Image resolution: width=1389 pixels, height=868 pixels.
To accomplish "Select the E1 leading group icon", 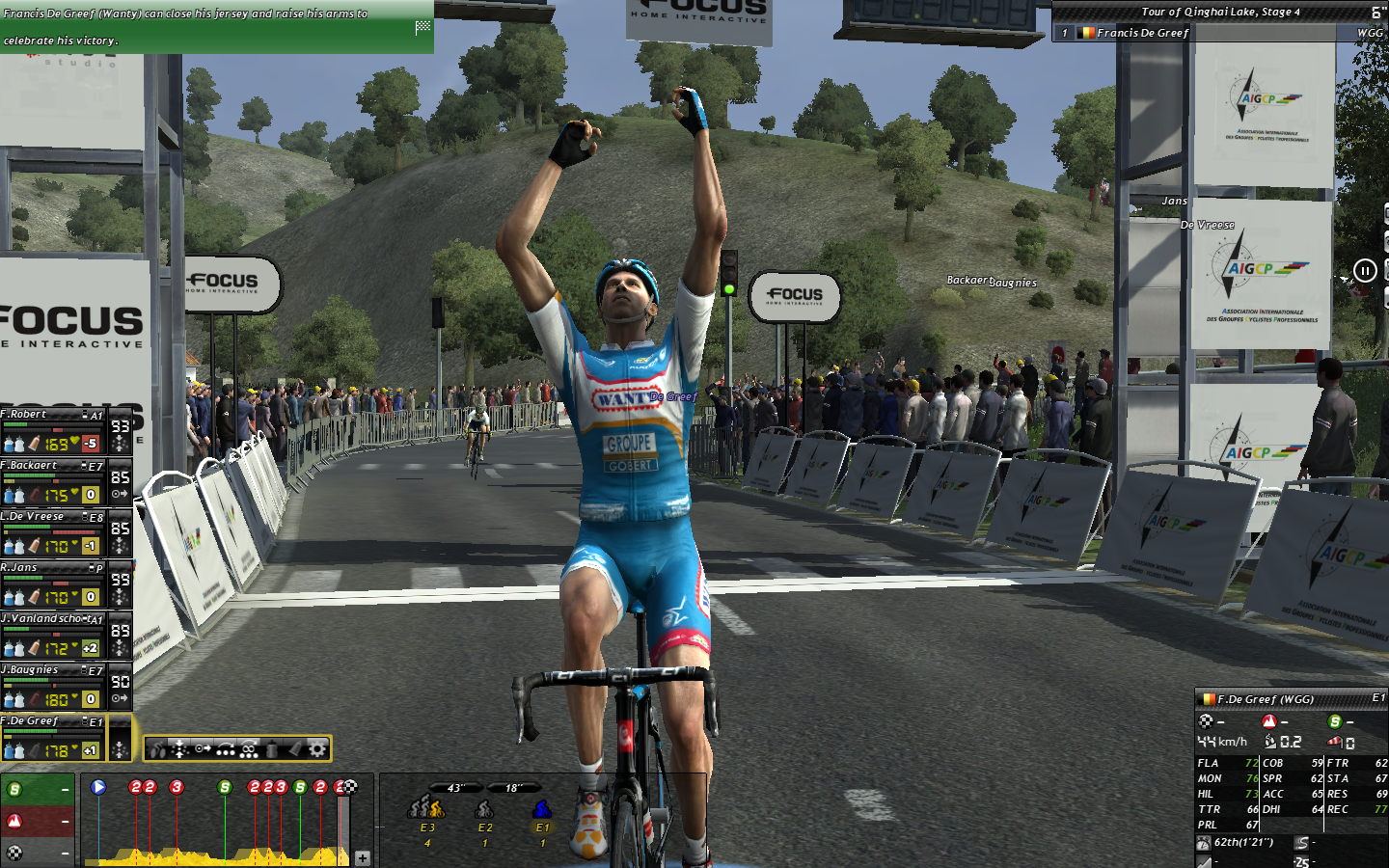I will click(x=542, y=809).
